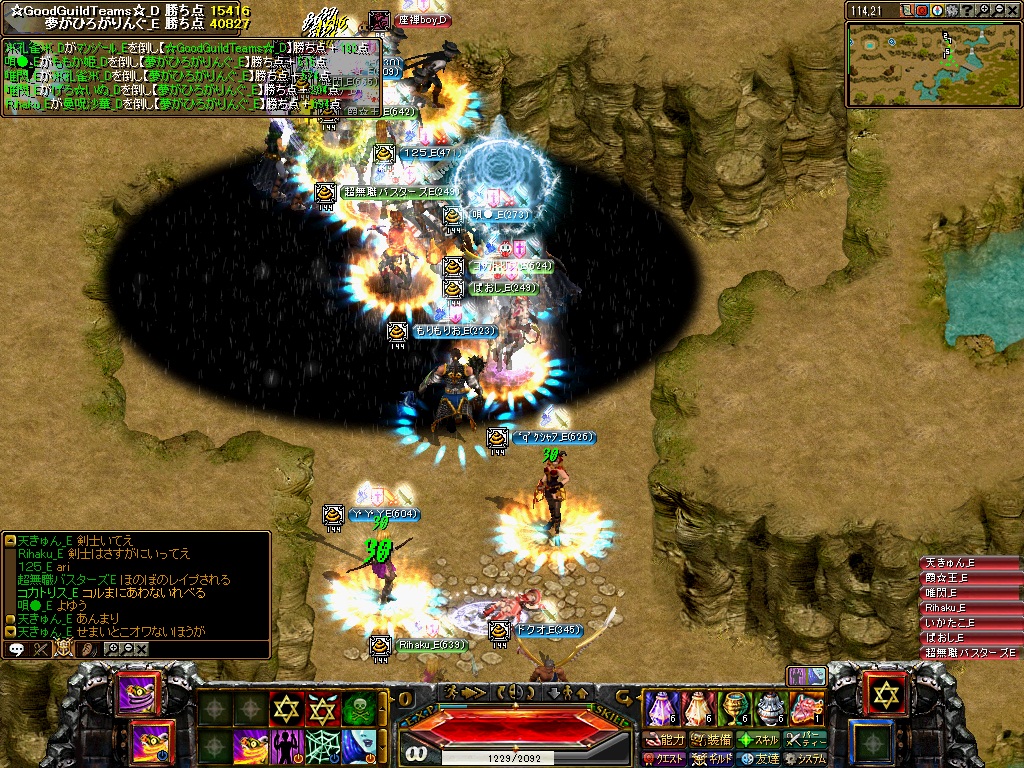Select 超無職バスターズE in the party list
The width and height of the screenshot is (1024, 768).
[968, 653]
